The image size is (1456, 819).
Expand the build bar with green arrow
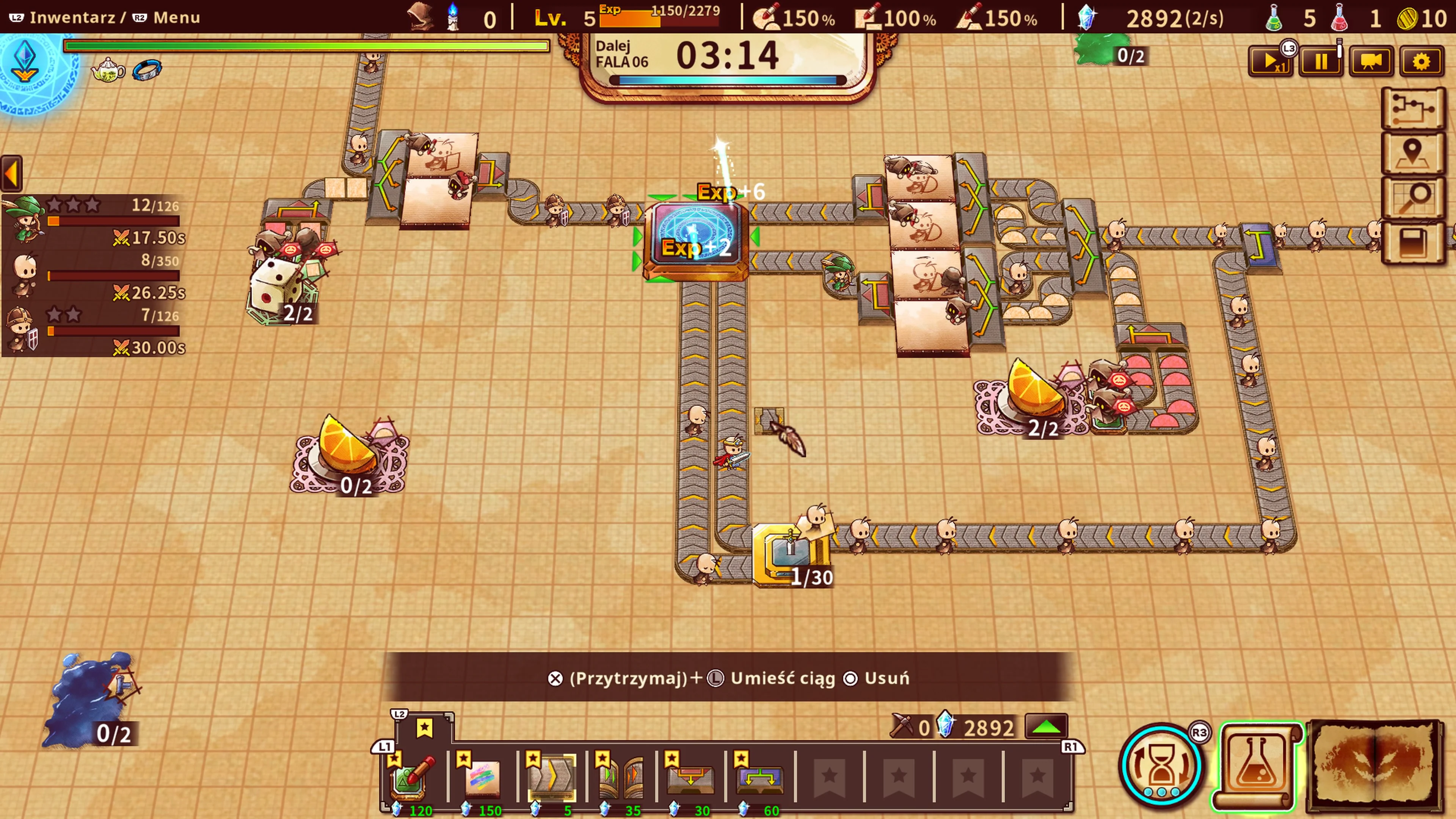1046,727
